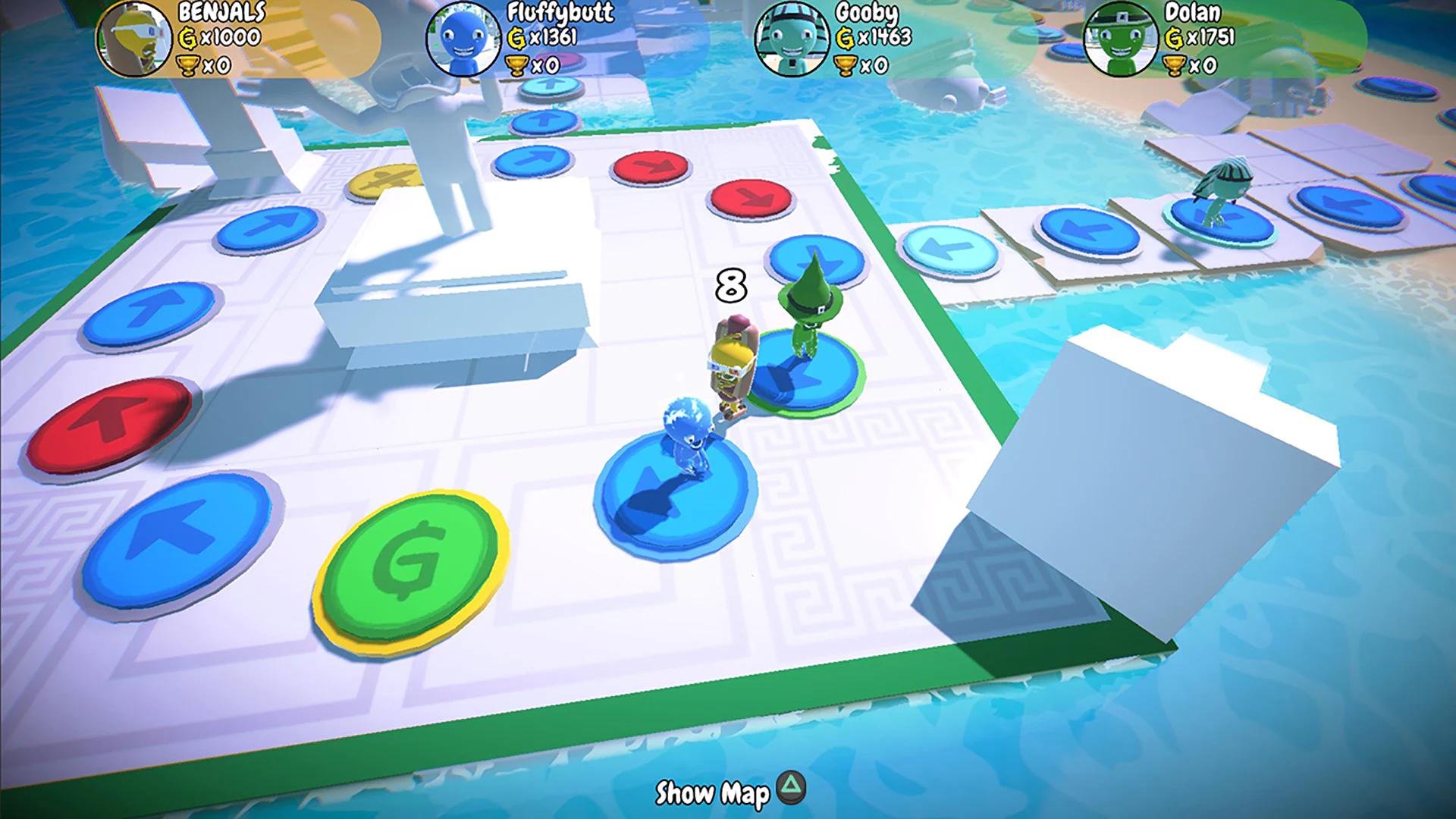Screen dimensions: 1456x819
Task: Click the trophy icon under Fluffybutt
Action: pyautogui.click(x=519, y=64)
